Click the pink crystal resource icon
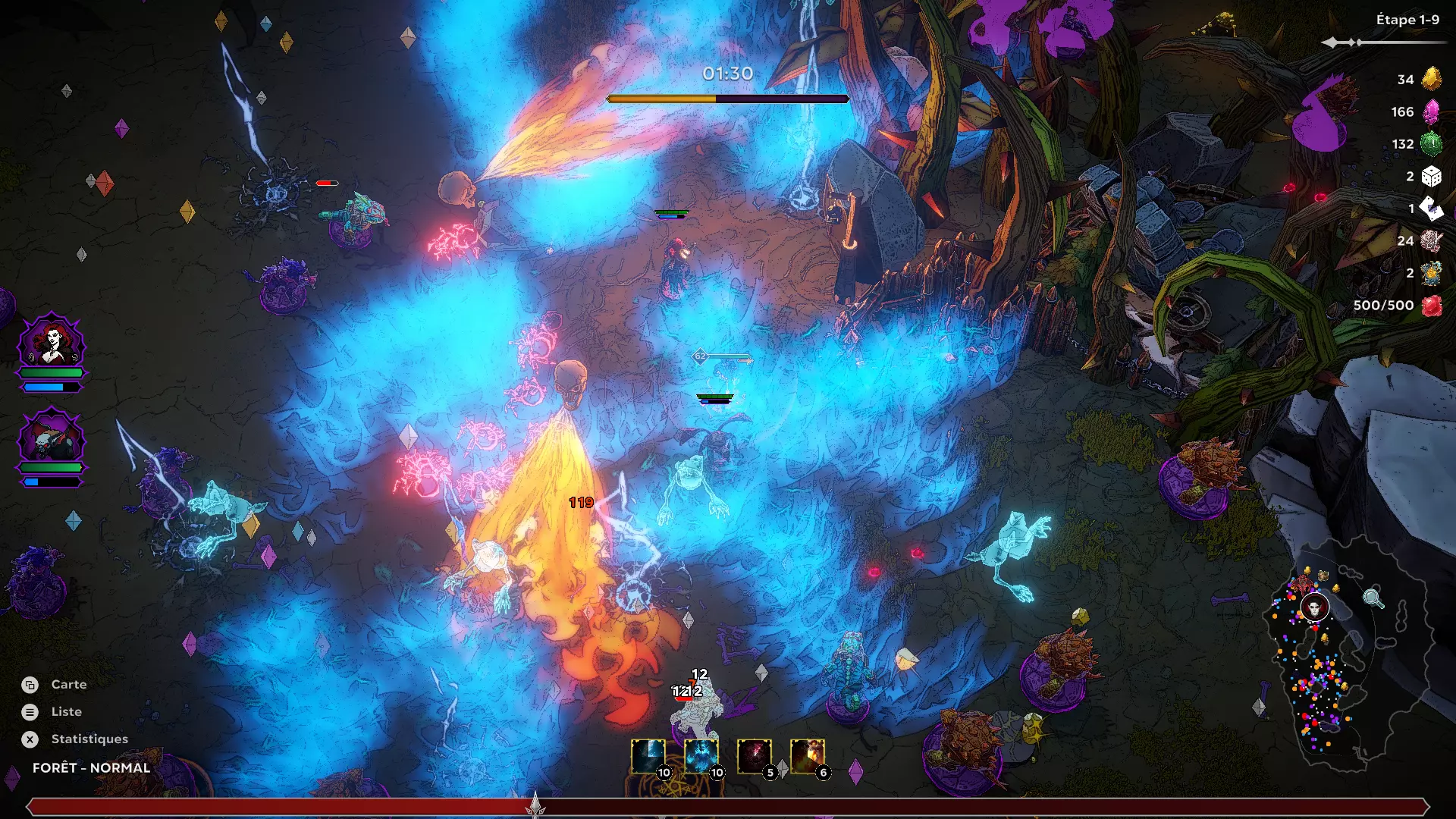 pos(1431,112)
